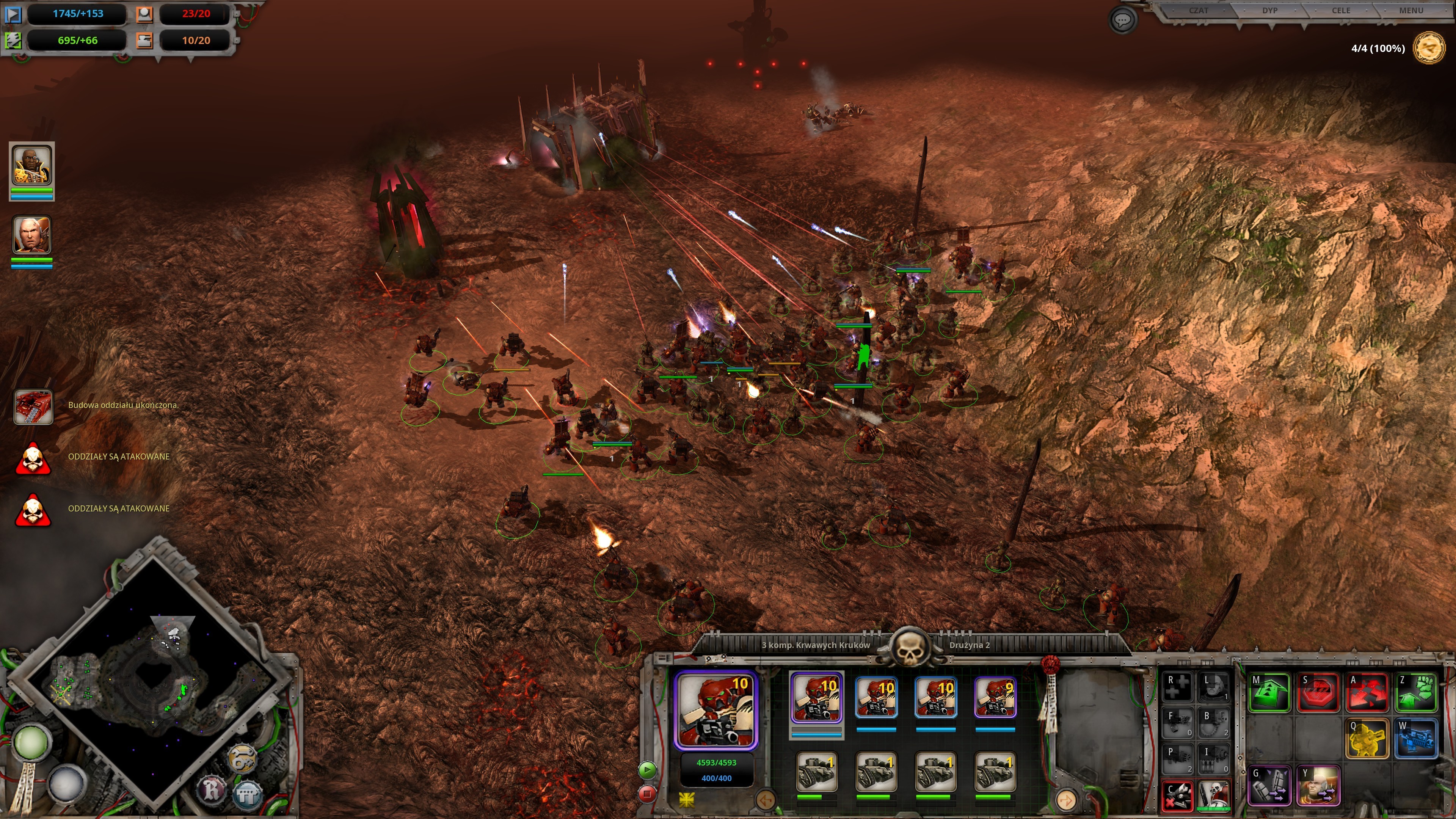Select the white-haired hero portrait
The image size is (1456, 819).
coord(31,235)
